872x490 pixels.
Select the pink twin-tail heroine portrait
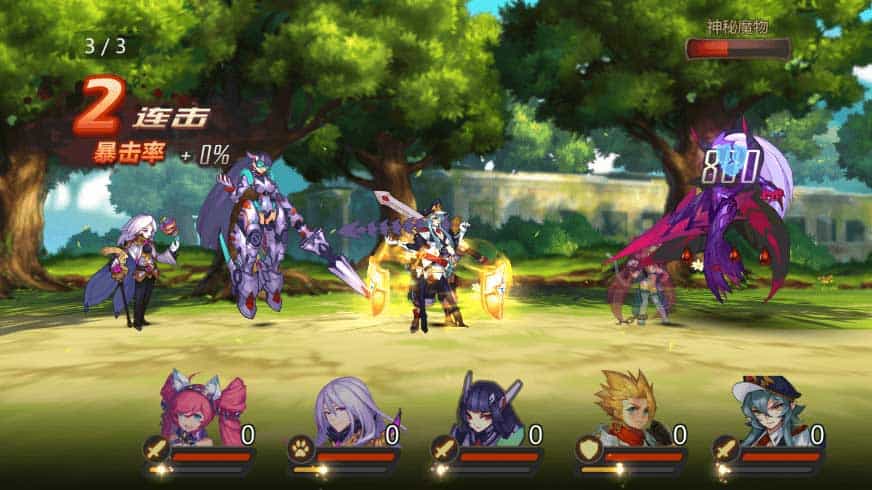pyautogui.click(x=204, y=411)
